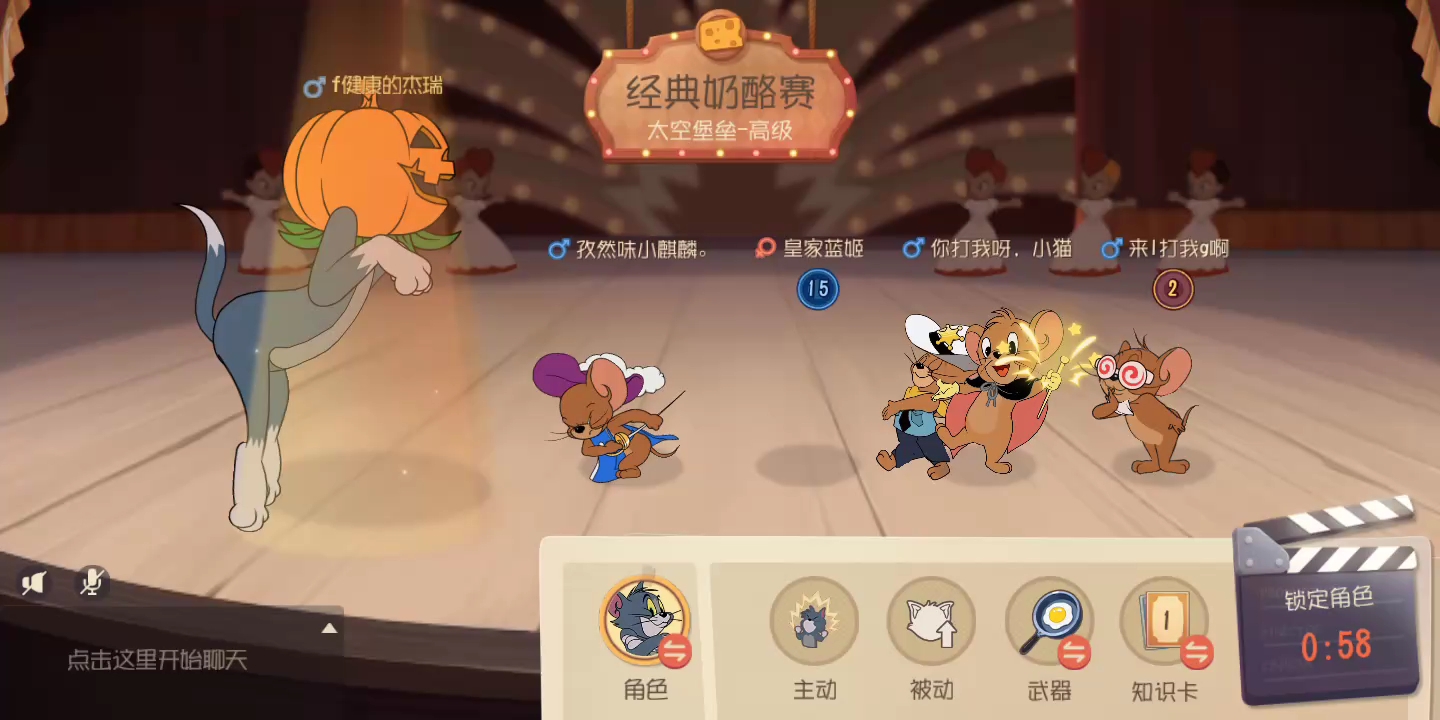Click the level 15 badge under 皇家蓝姬
This screenshot has width=1440, height=720.
tap(818, 289)
